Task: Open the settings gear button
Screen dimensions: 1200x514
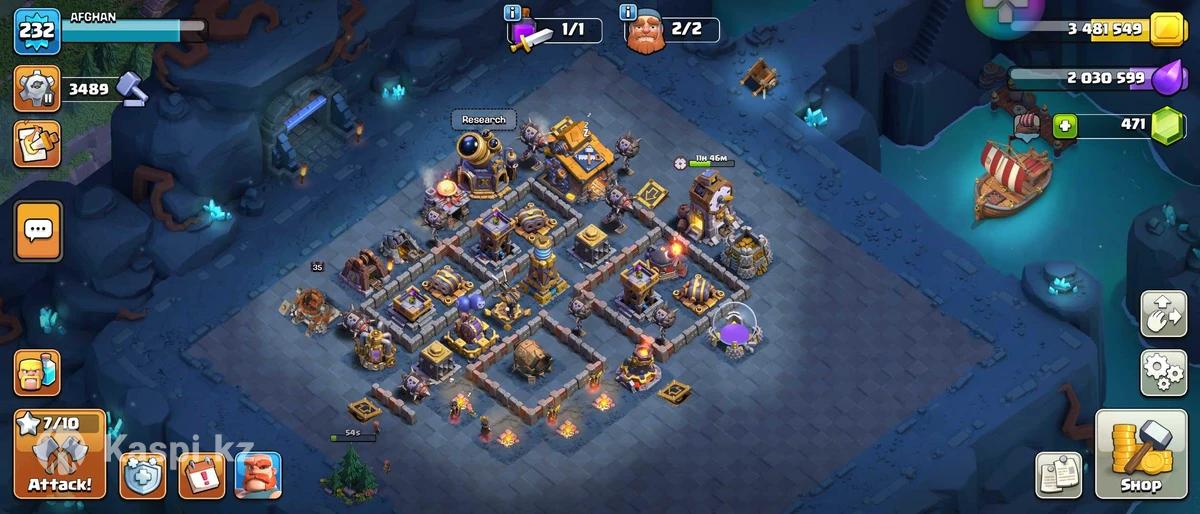Action: 1163,372
